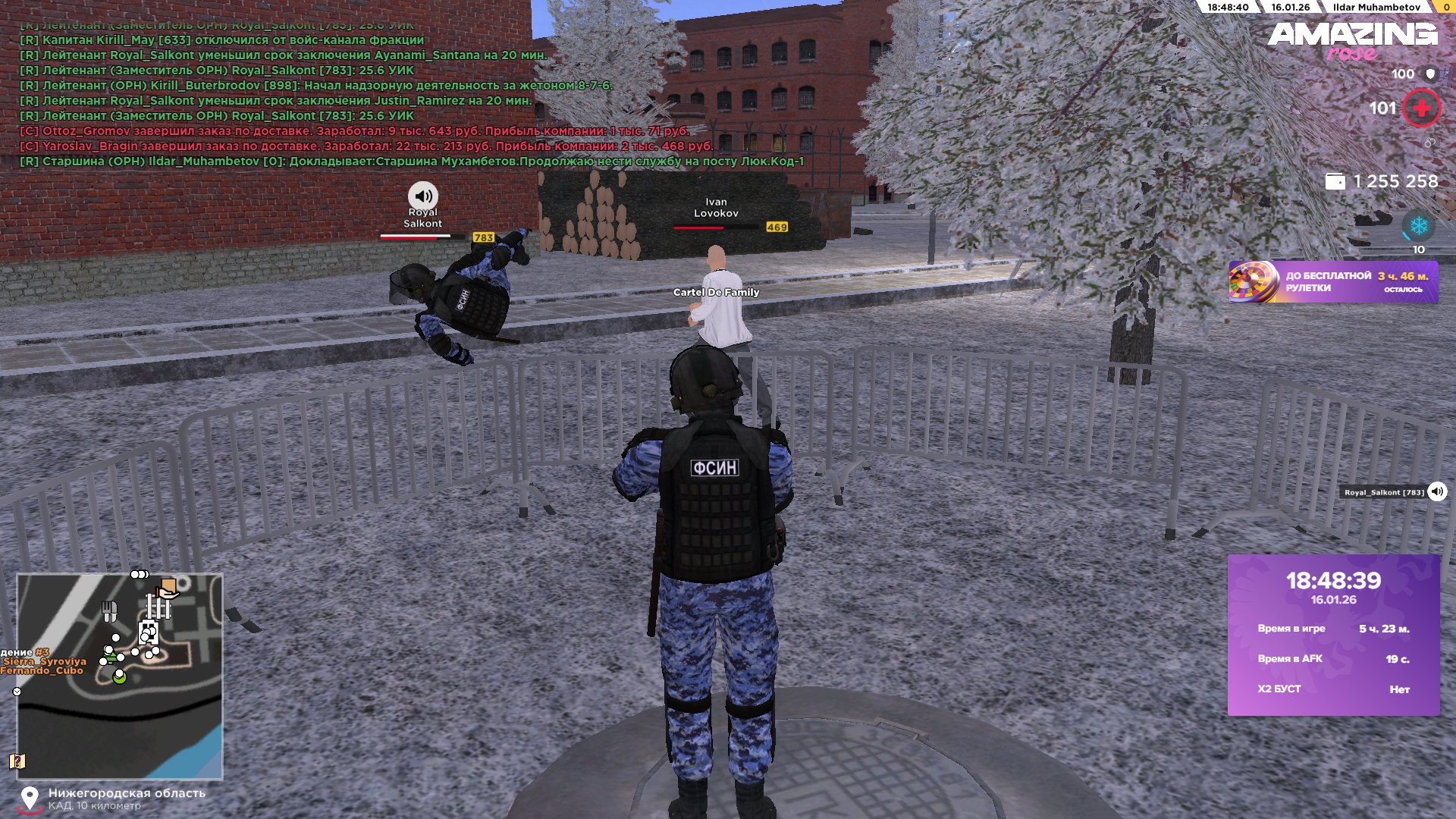Click the location pin icon
Viewport: 1456px width, 819px height.
(x=30, y=799)
